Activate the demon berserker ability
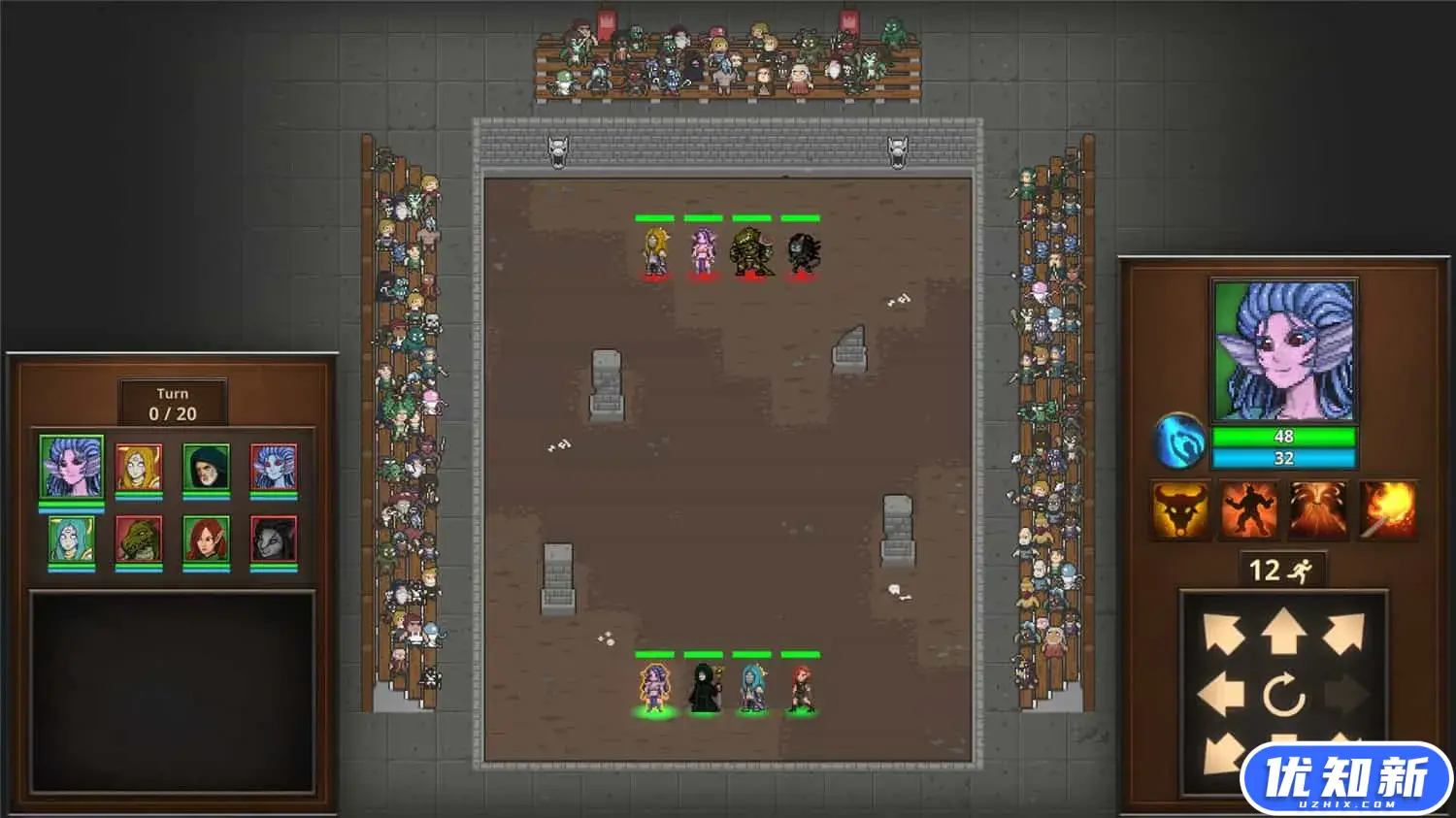This screenshot has width=1456, height=818. click(1250, 509)
